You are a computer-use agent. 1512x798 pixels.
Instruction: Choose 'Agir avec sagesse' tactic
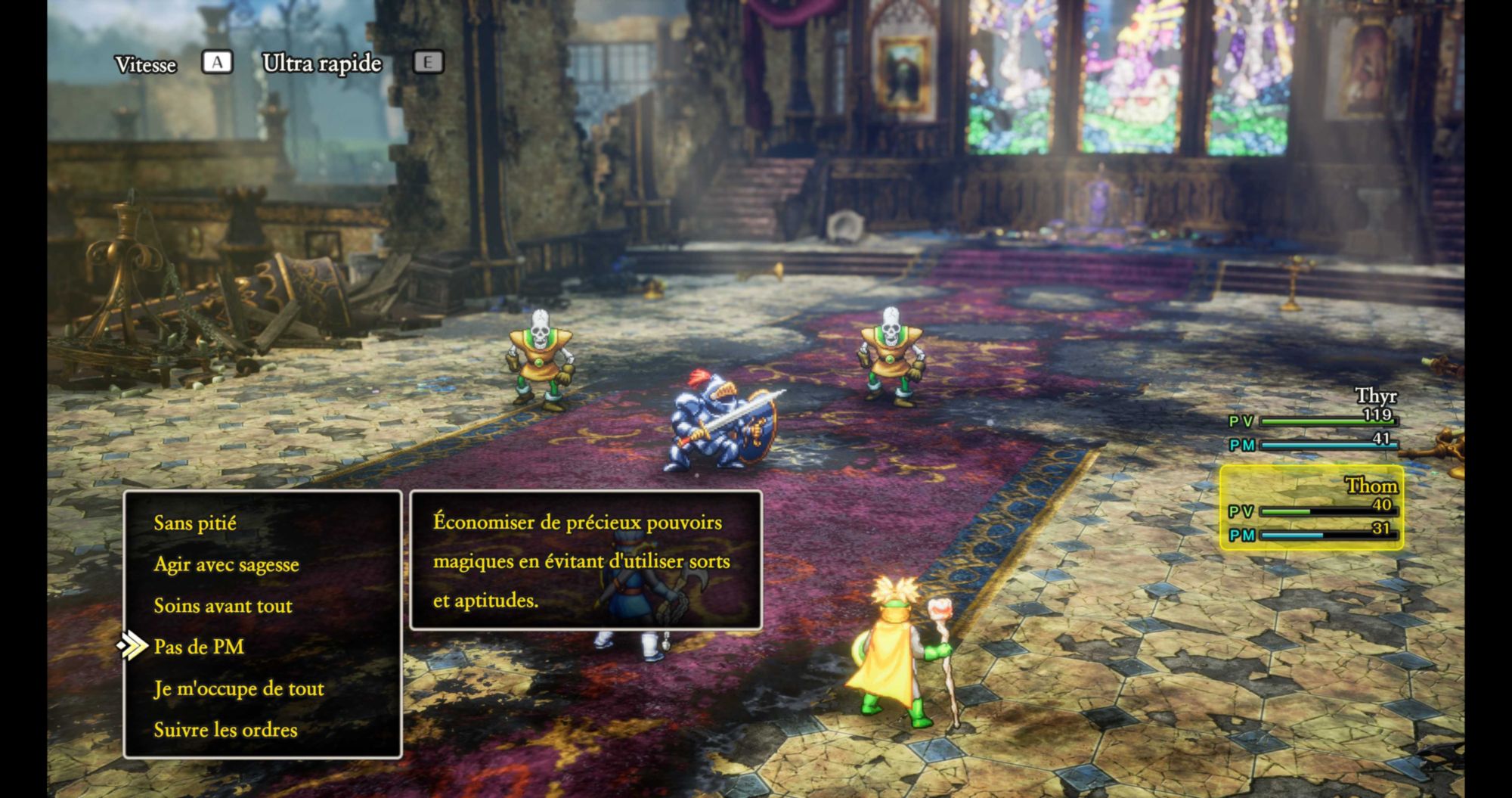(x=226, y=565)
